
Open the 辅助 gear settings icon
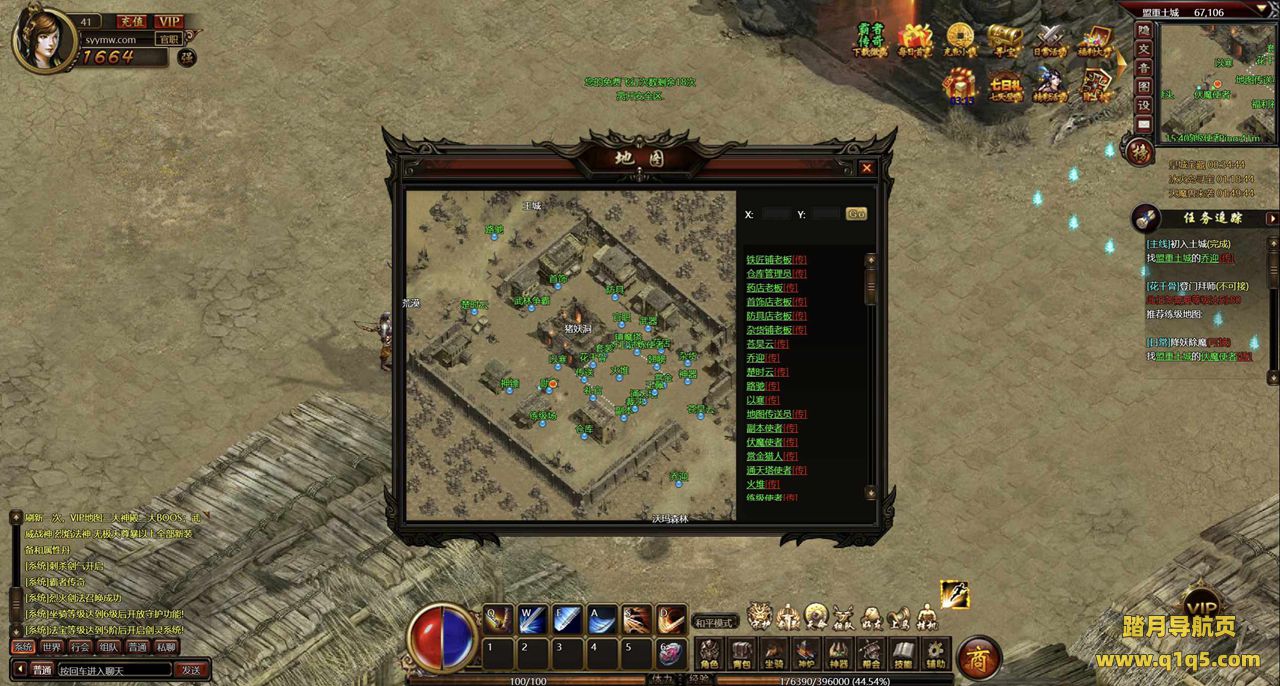[935, 654]
